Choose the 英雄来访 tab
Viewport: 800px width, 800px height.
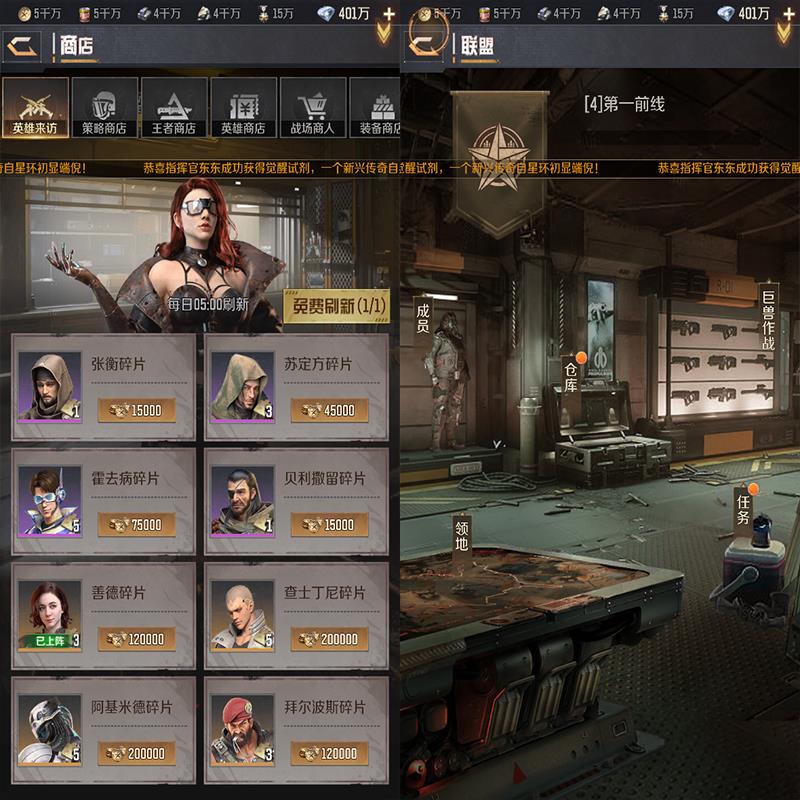(x=35, y=108)
